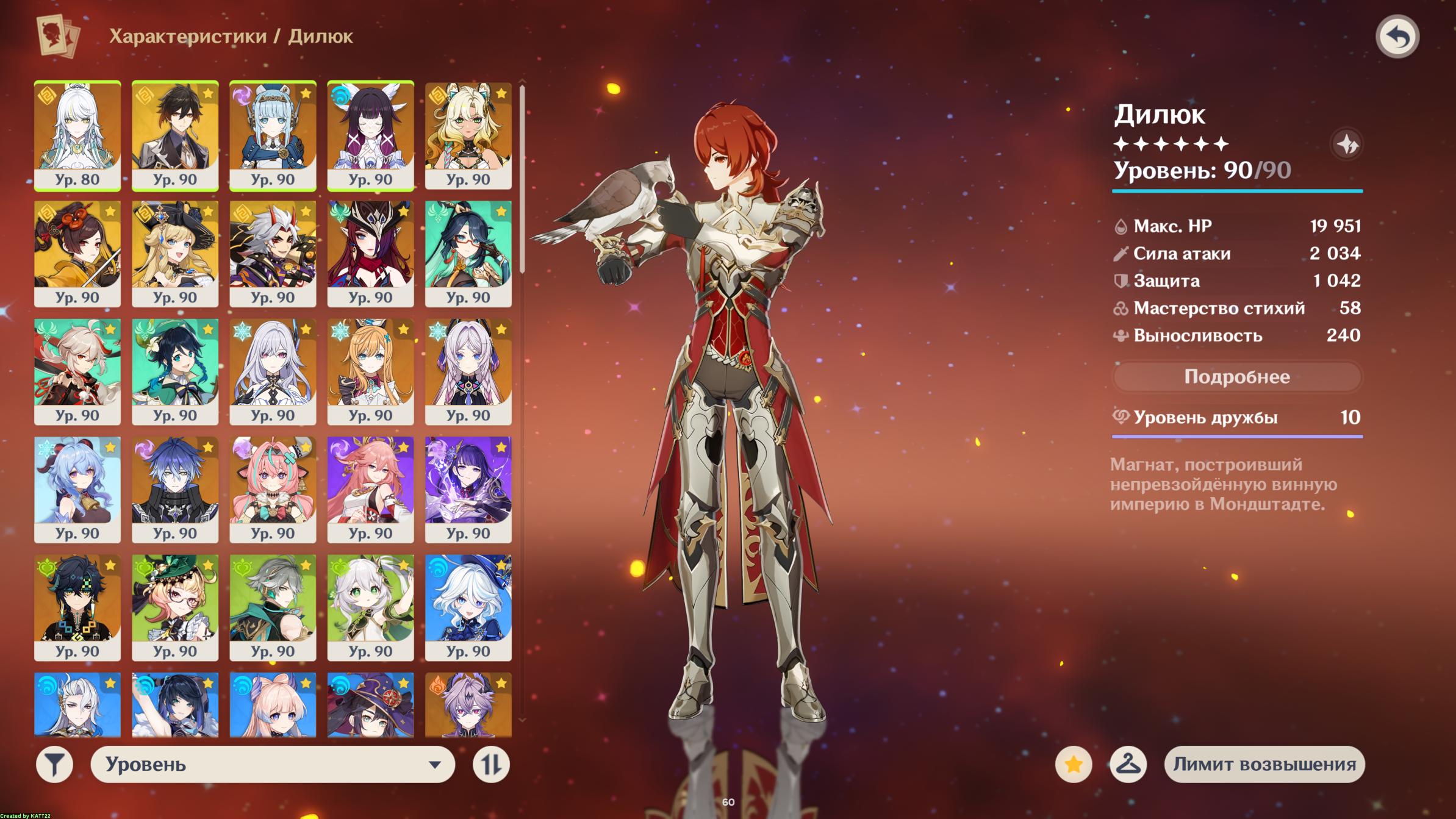
Task: Choose Kaedehara Kazuha's portrait
Action: [x=77, y=371]
